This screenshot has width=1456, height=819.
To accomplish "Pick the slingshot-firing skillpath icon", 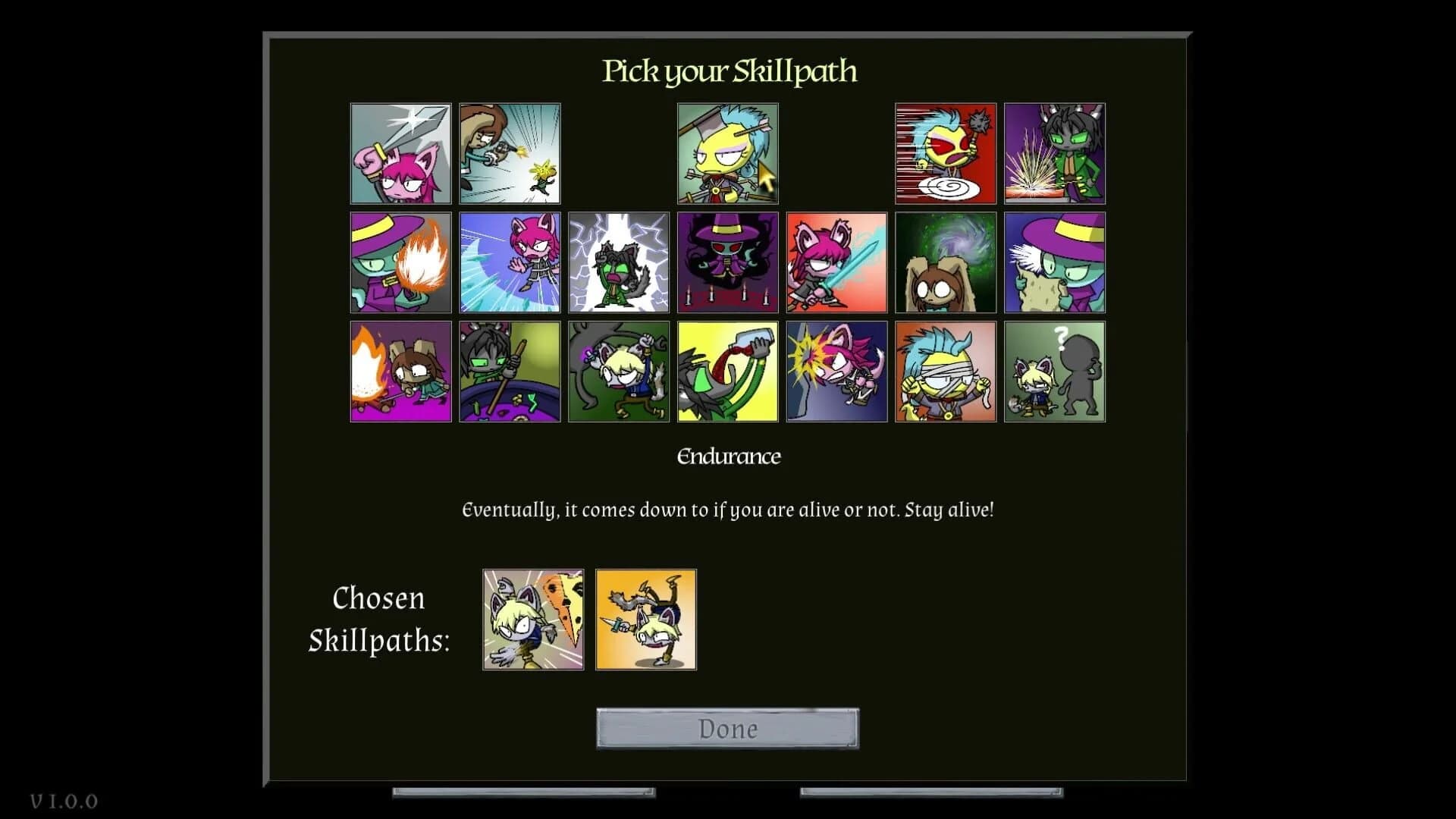I will pos(510,153).
